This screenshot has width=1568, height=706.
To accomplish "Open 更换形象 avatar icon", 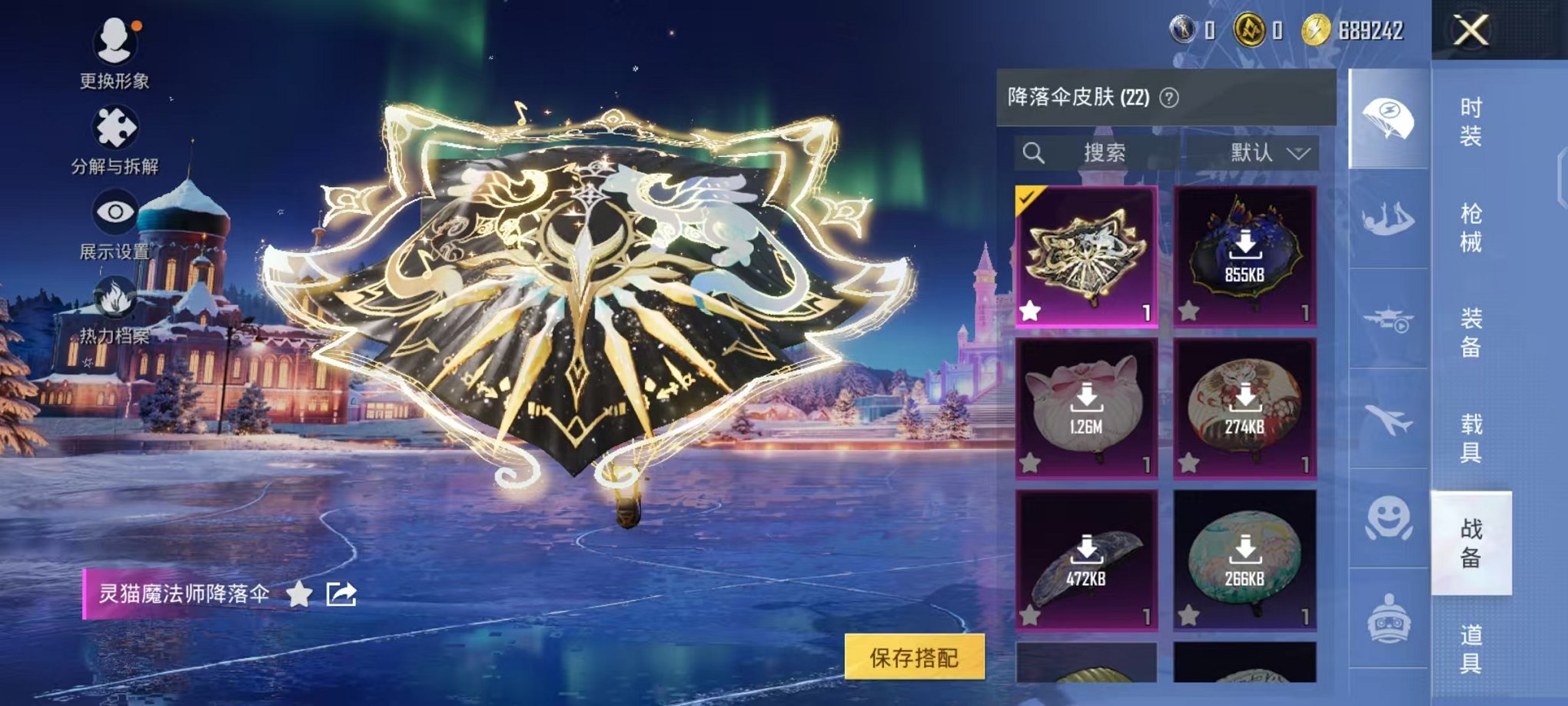I will 114,42.
